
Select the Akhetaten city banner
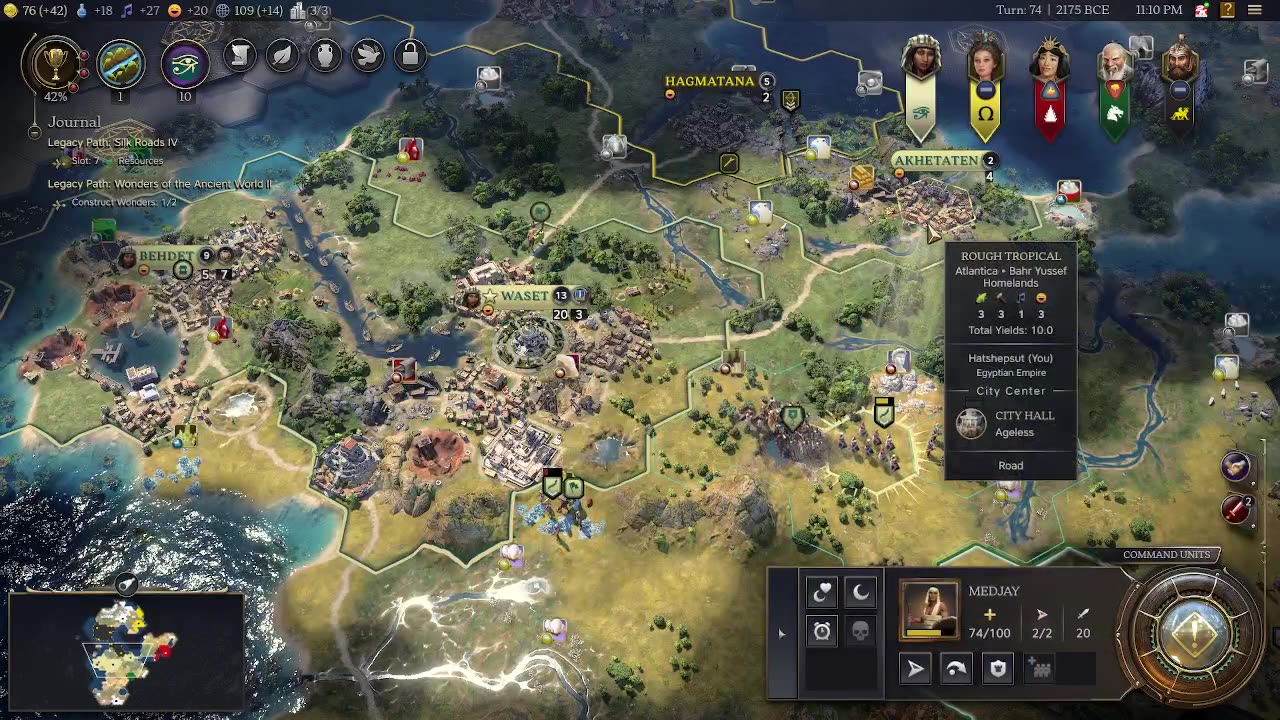pyautogui.click(x=936, y=160)
